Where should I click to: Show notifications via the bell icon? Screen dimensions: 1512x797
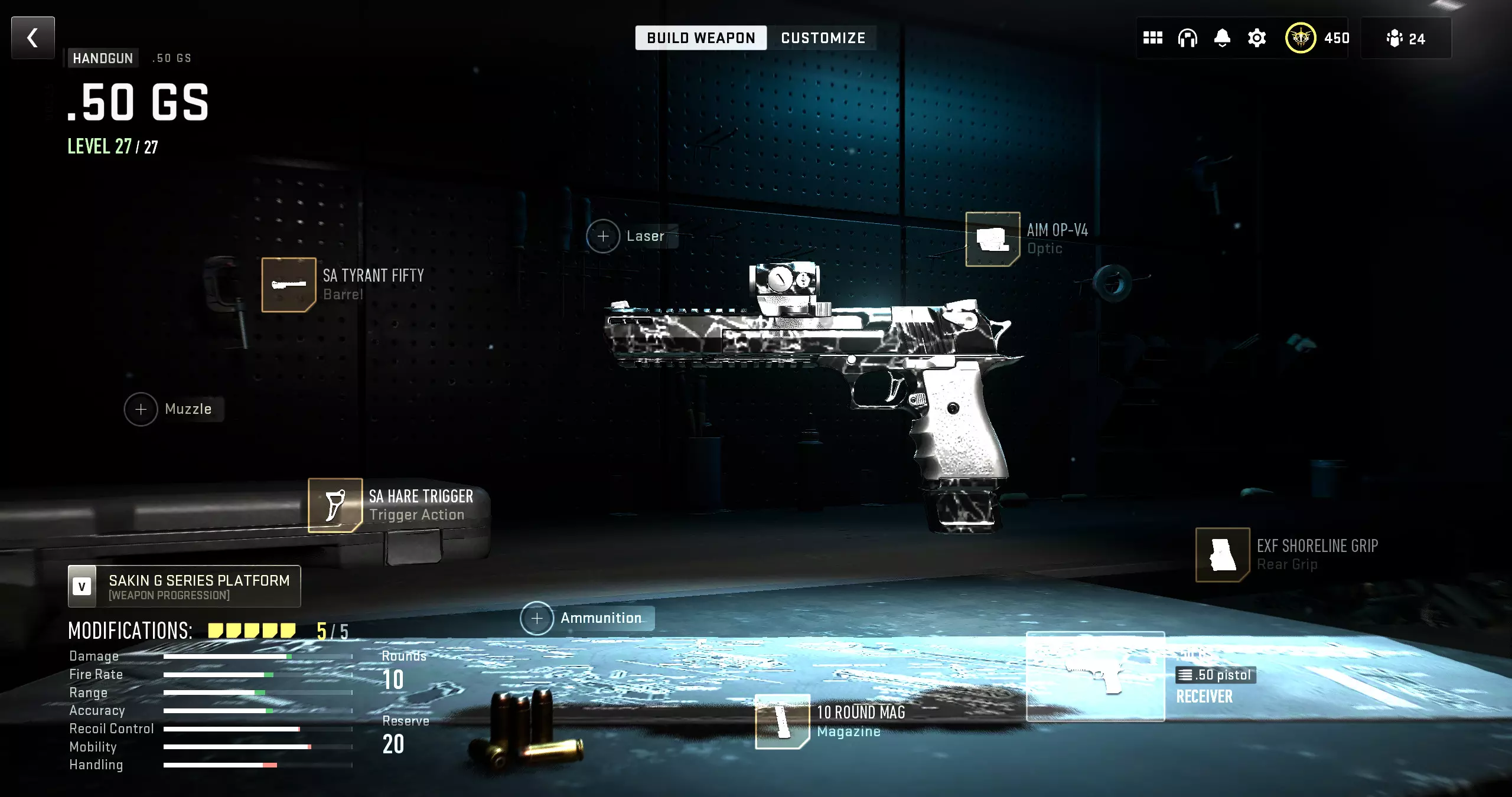pyautogui.click(x=1222, y=38)
